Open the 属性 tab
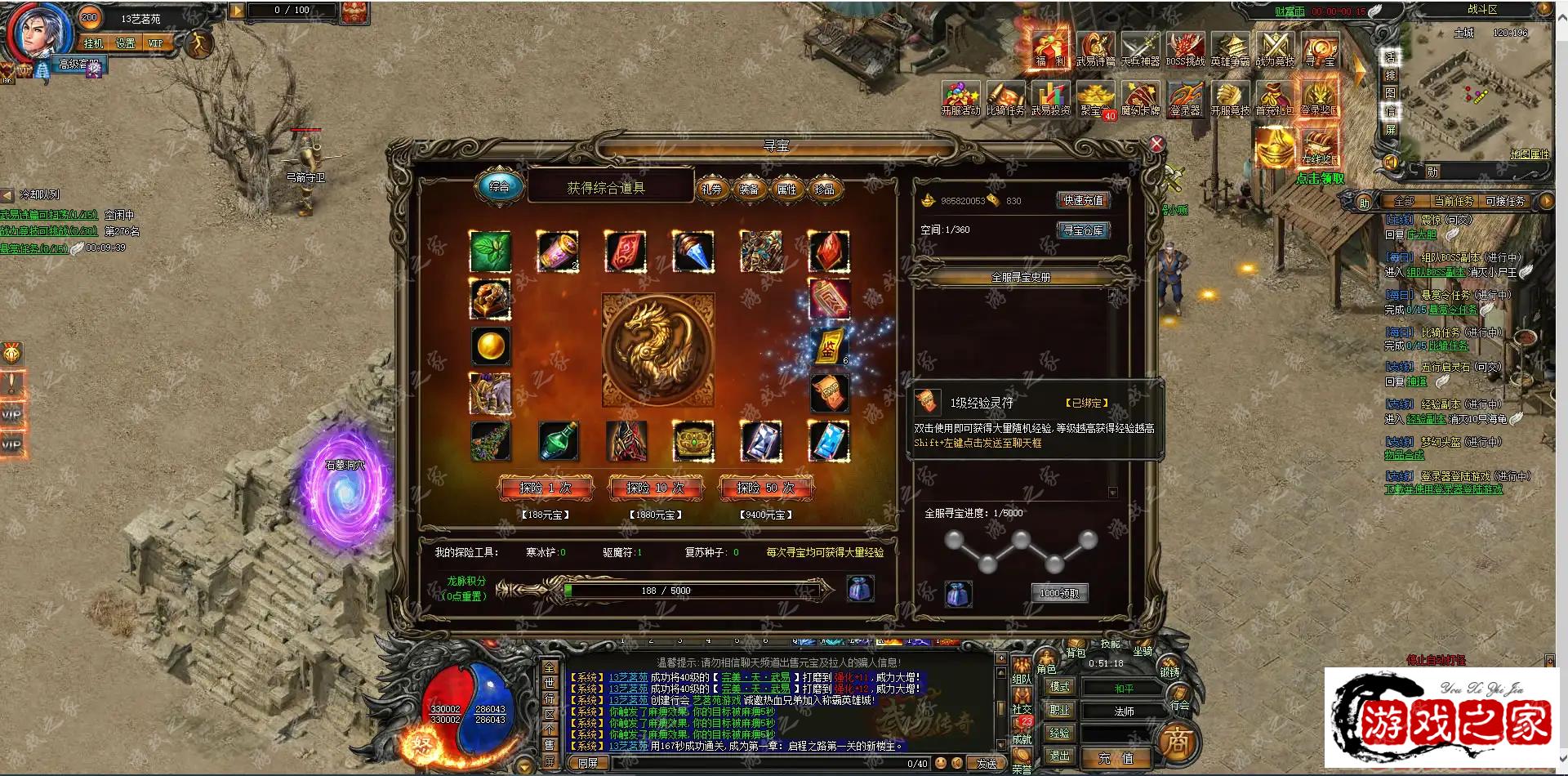 787,190
